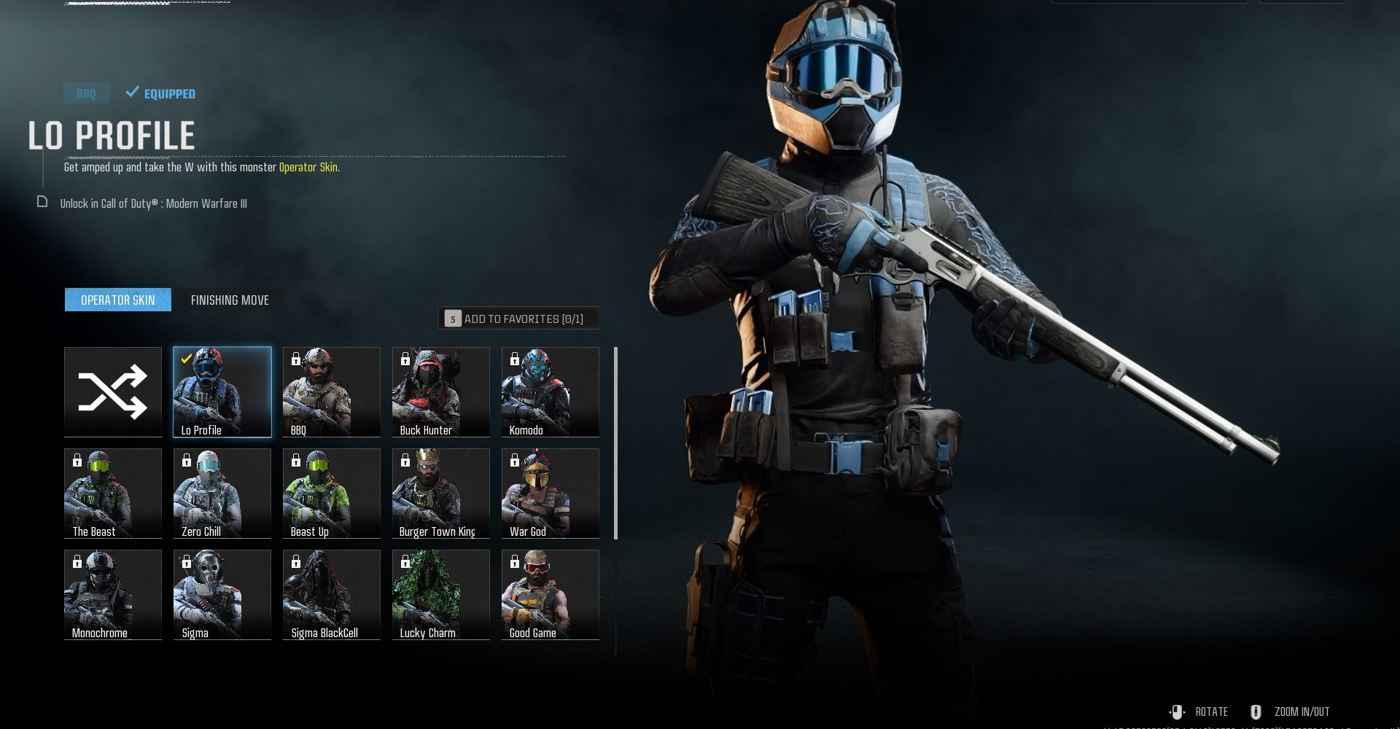The image size is (1400, 729).
Task: Select the shuffle random skin tile
Action: click(x=113, y=392)
